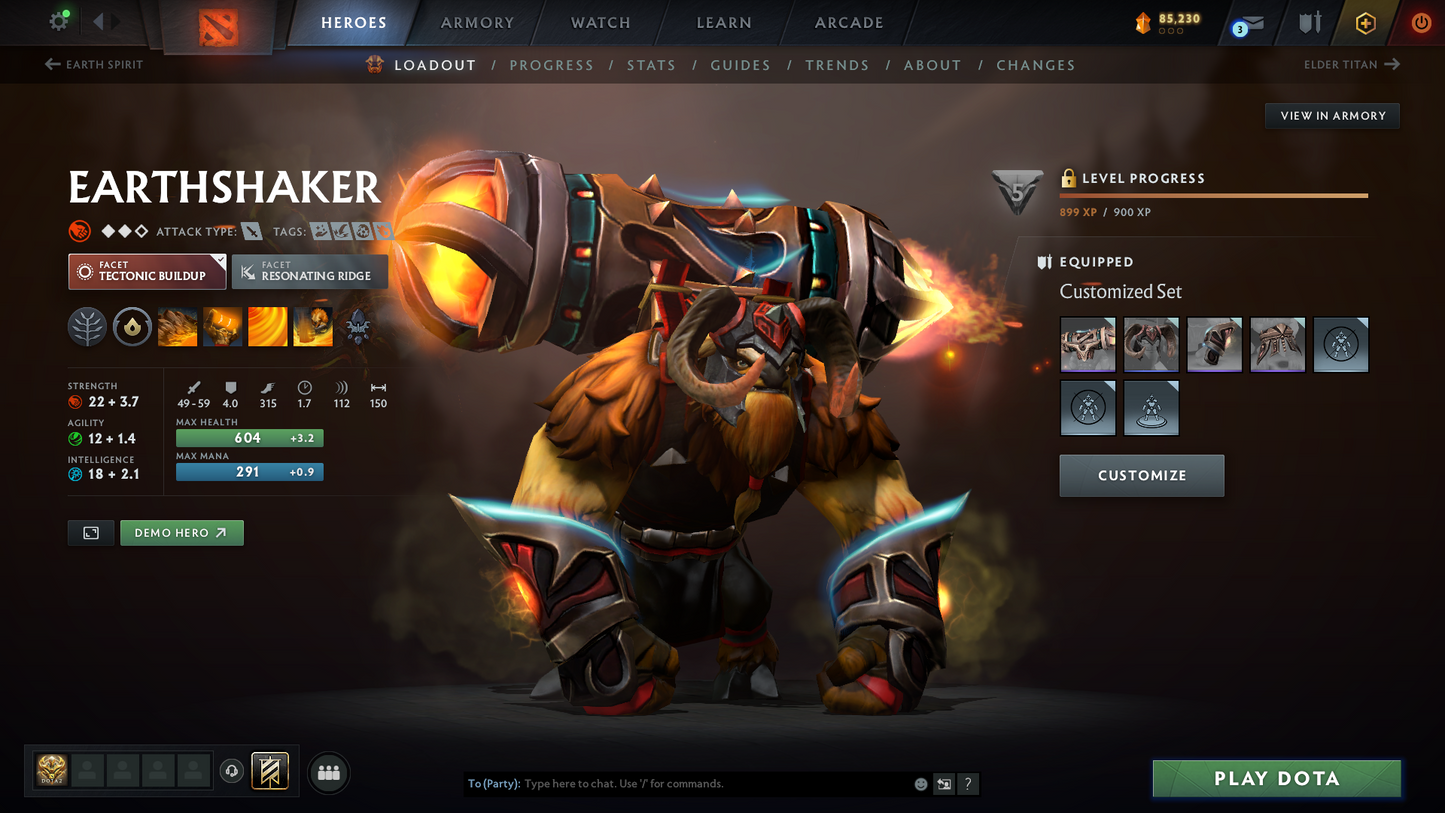Select the first equipped set item thumbnail
The height and width of the screenshot is (813, 1445).
(x=1088, y=344)
